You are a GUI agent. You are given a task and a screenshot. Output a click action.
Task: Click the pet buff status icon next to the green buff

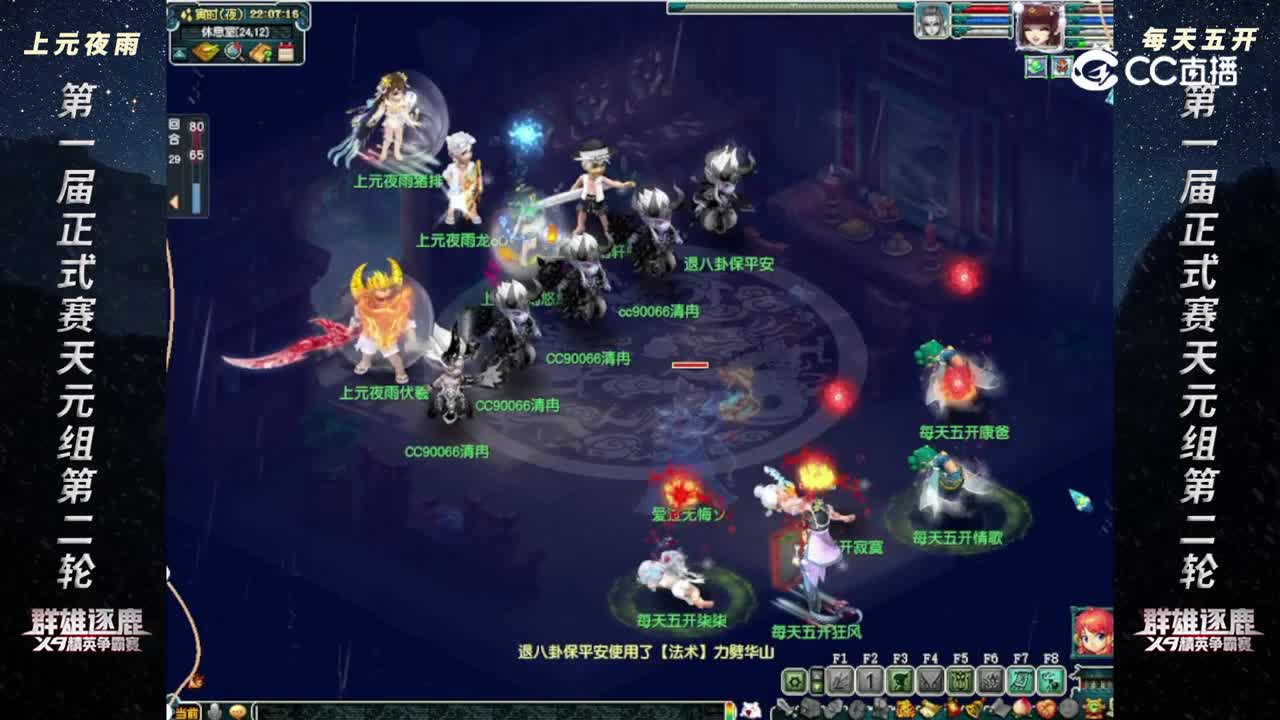1062,66
